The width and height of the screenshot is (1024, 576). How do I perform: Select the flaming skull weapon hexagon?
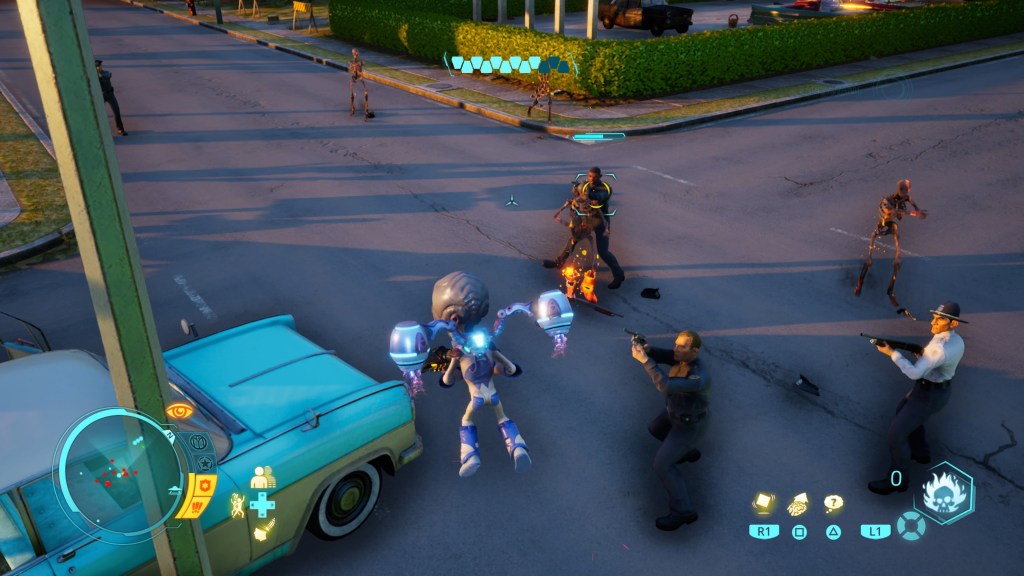(943, 492)
